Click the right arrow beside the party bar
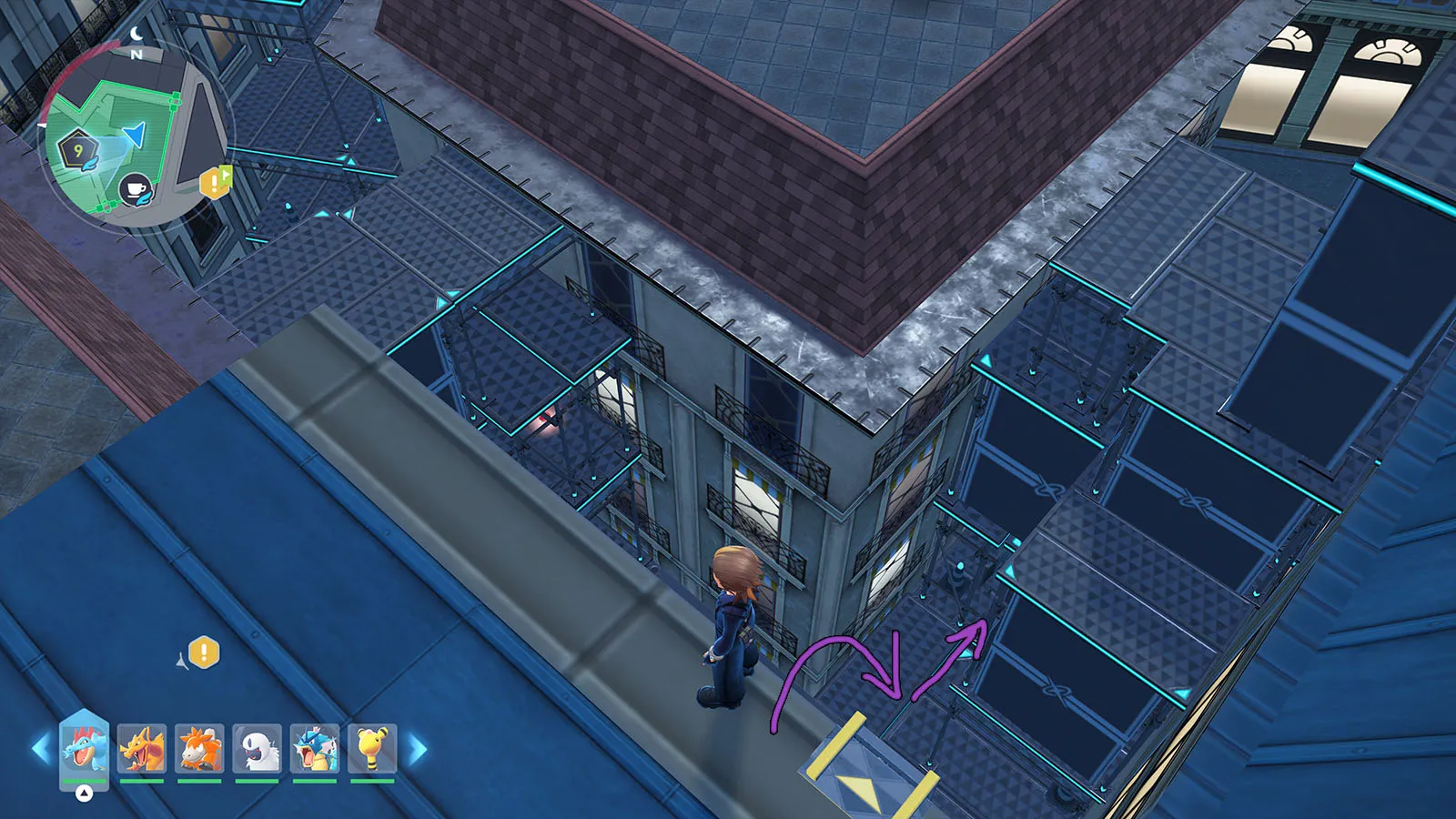The image size is (1456, 819). [x=417, y=749]
